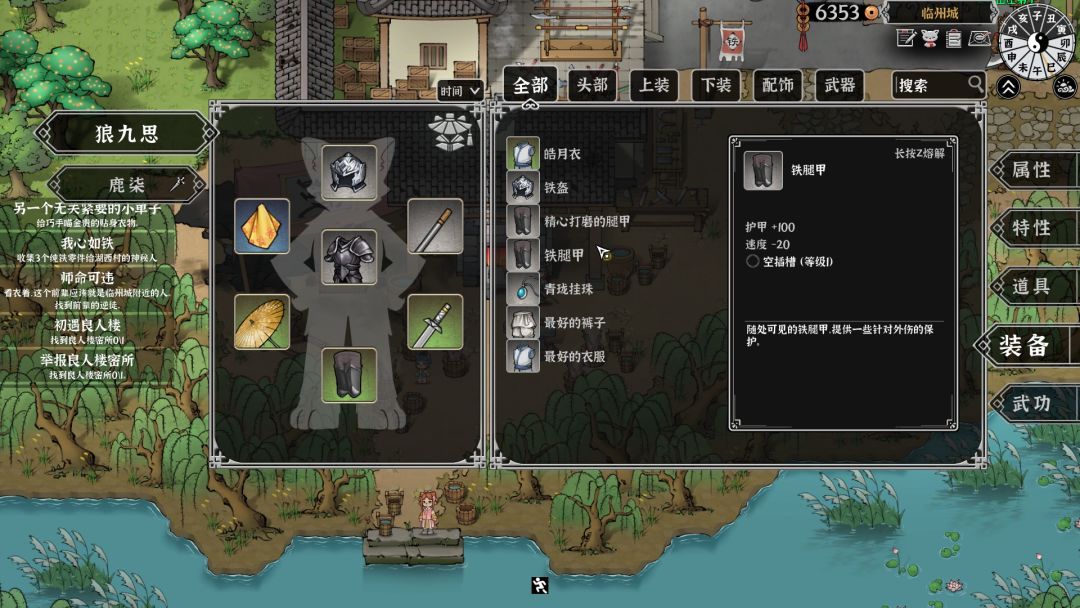Select 最好的裤子 item row
The width and height of the screenshot is (1080, 608).
coord(572,323)
